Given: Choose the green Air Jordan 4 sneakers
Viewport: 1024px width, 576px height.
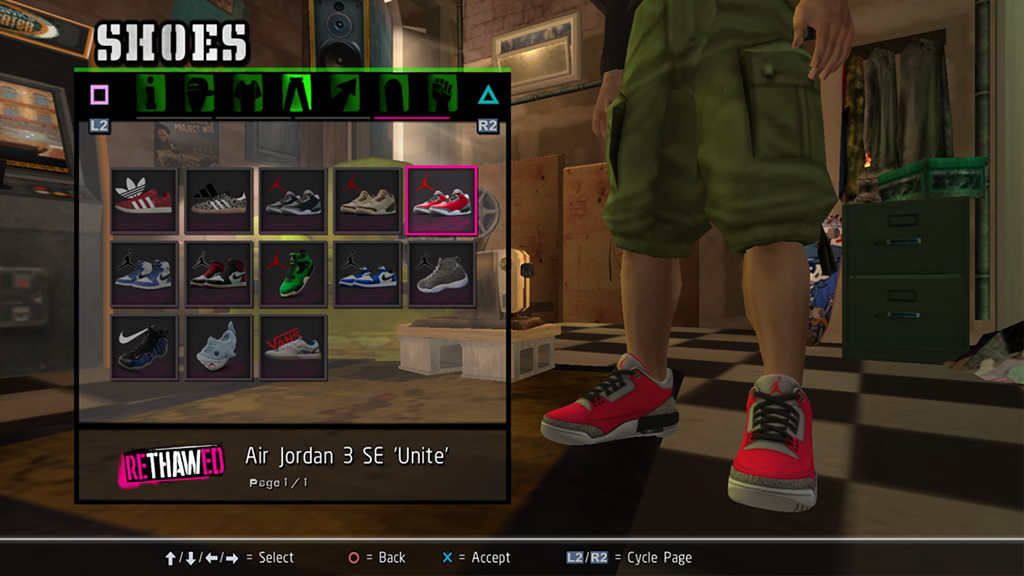Looking at the screenshot, I should 293,274.
